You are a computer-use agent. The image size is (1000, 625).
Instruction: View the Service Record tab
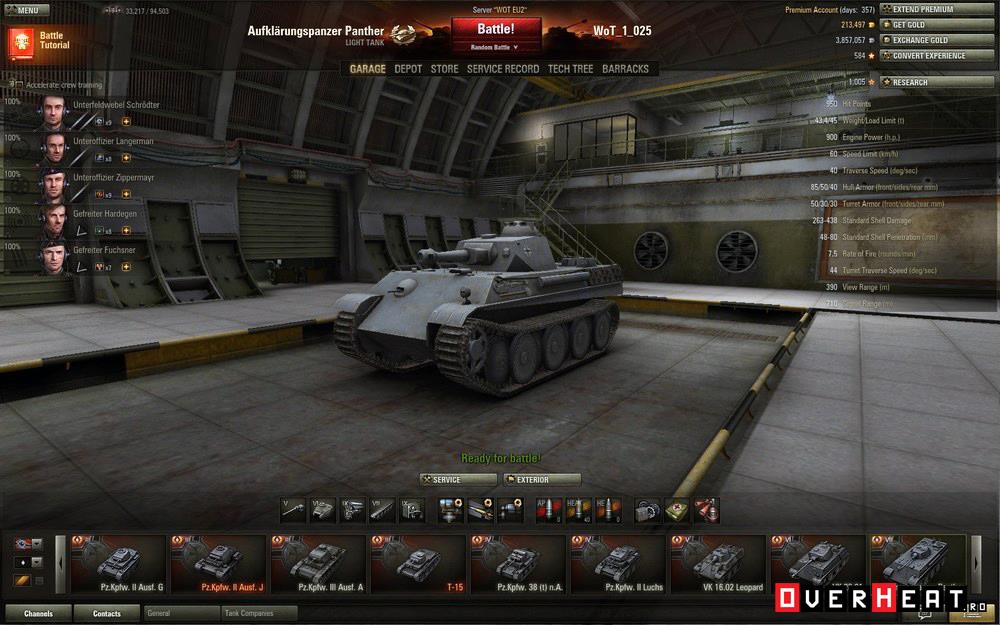(x=503, y=69)
